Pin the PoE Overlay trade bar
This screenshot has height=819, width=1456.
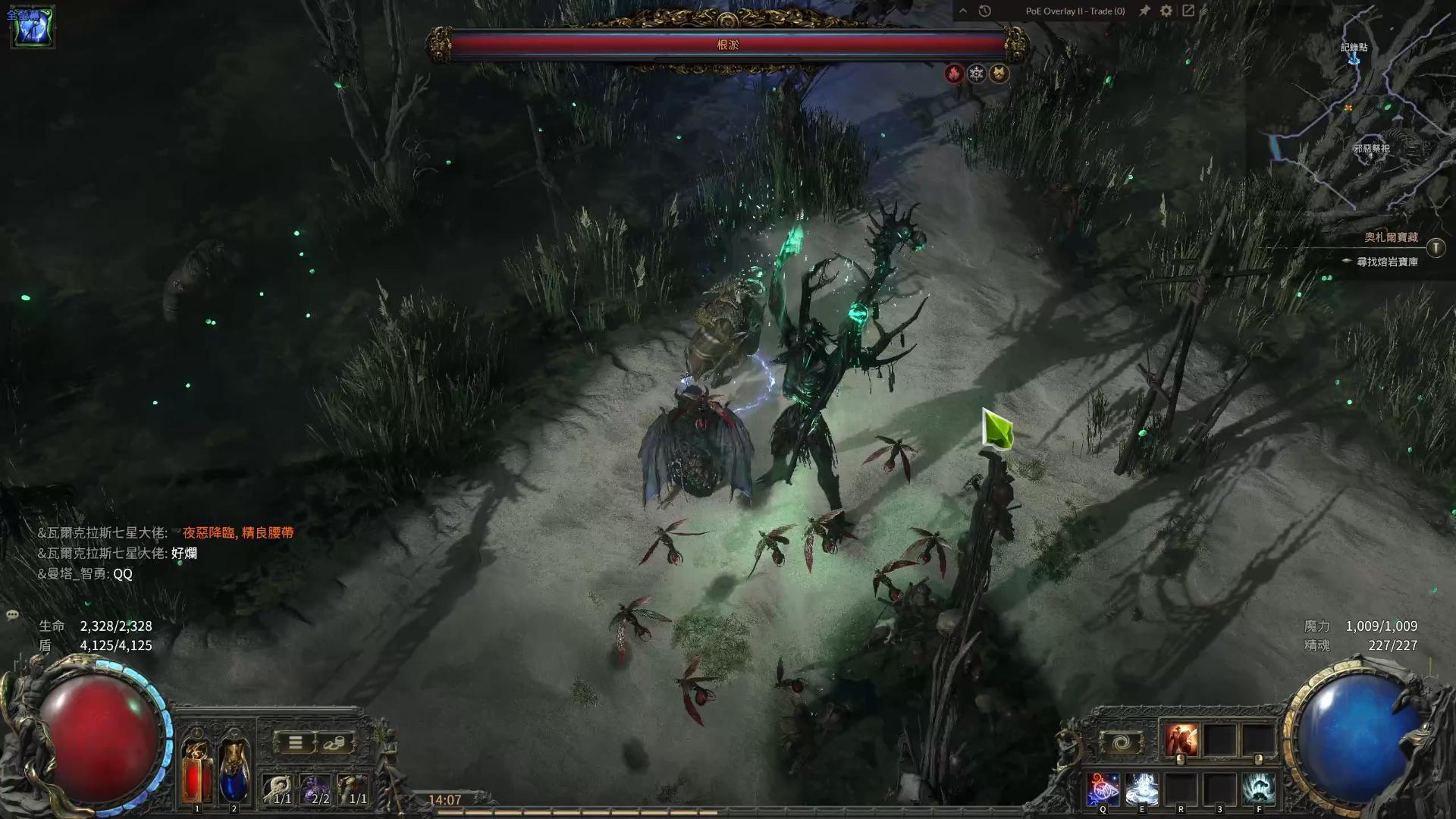pyautogui.click(x=1144, y=11)
